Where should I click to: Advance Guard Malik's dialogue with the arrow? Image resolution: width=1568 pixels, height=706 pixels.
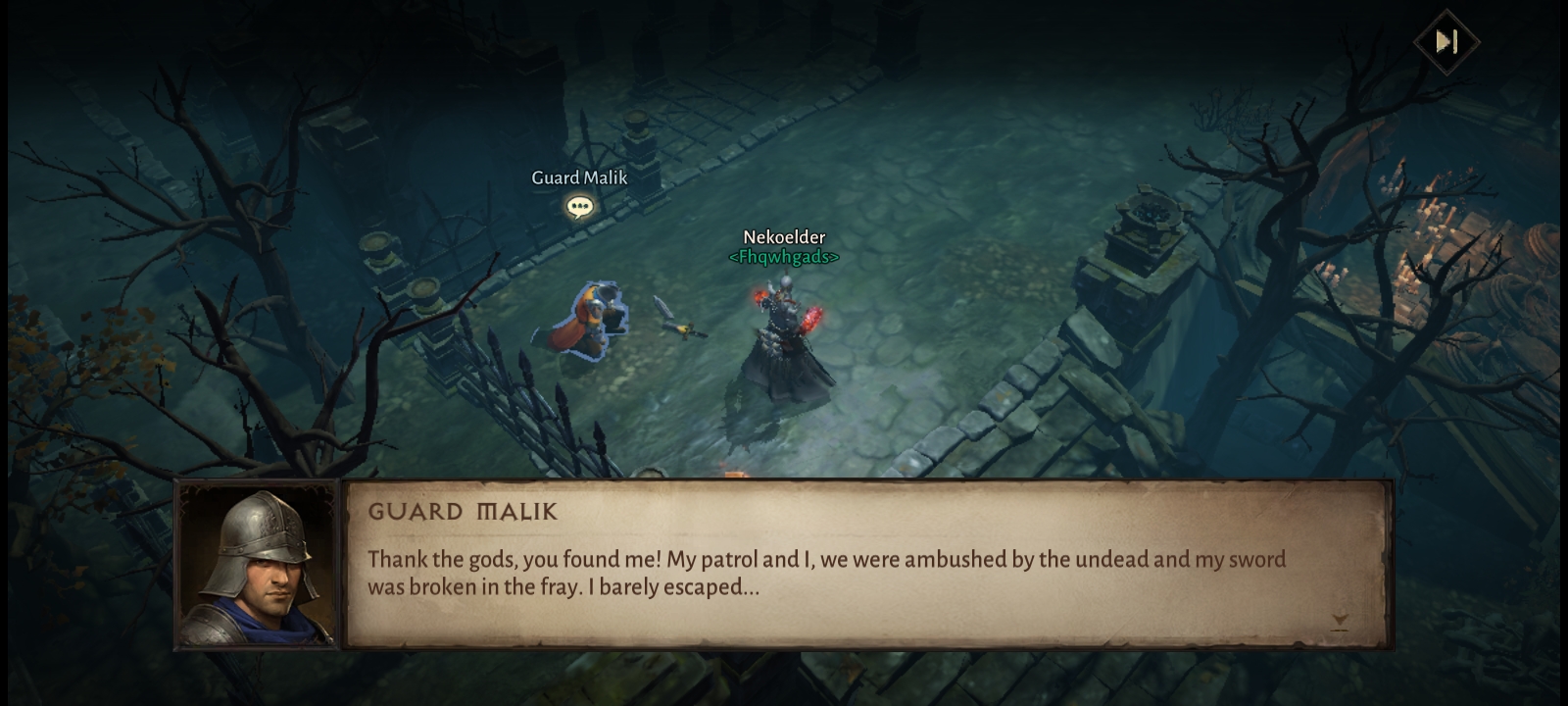click(1340, 621)
